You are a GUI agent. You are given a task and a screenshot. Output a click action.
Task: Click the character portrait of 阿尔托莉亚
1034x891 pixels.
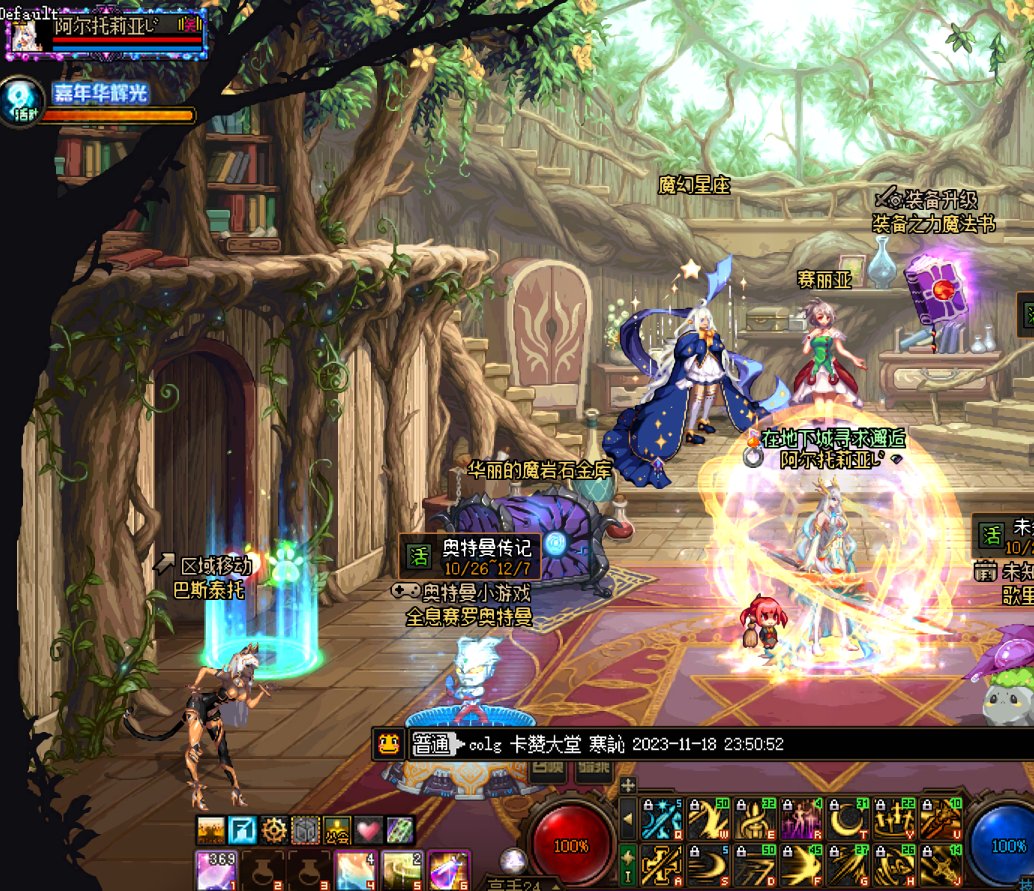26,34
